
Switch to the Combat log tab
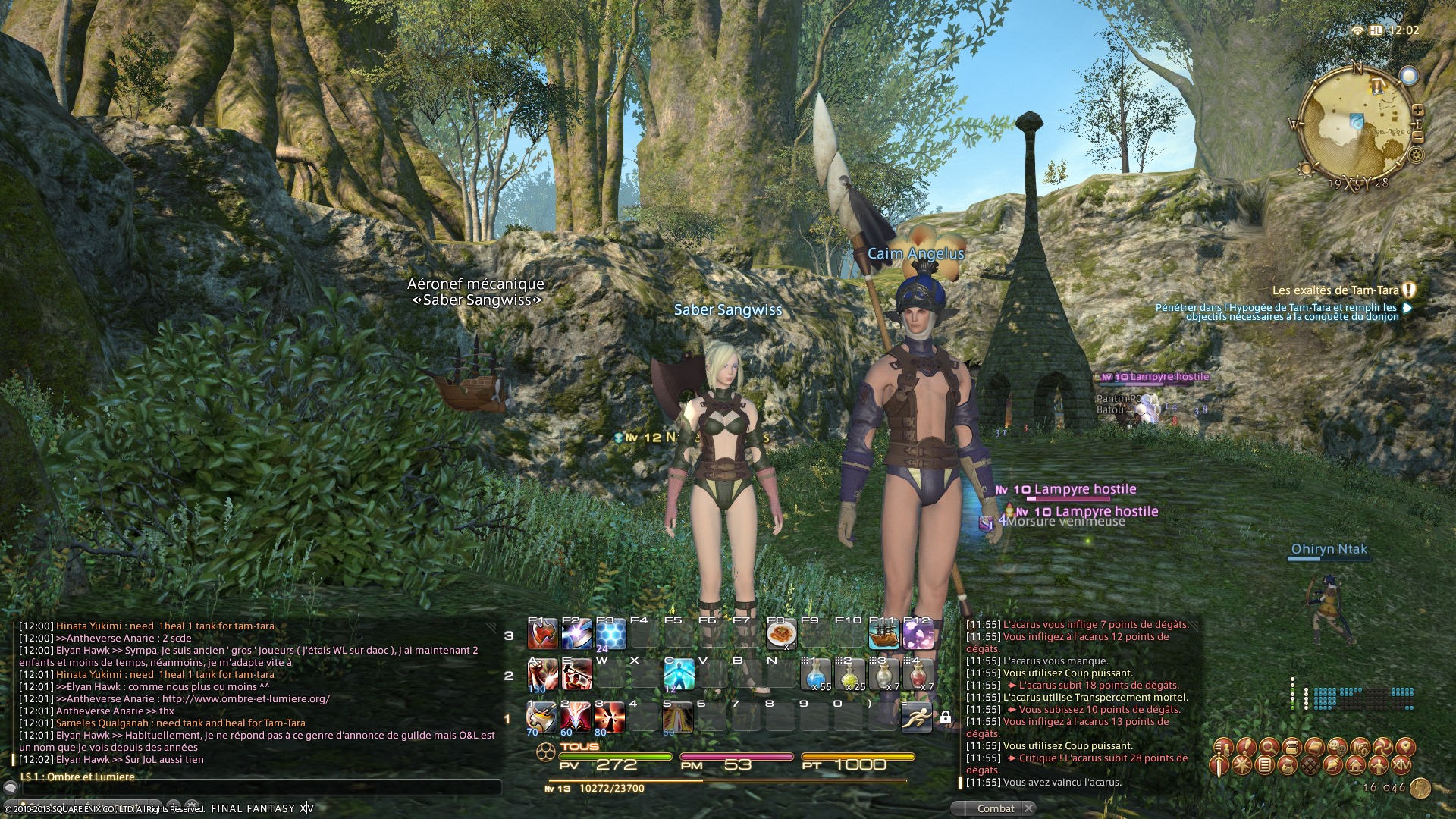[x=995, y=808]
